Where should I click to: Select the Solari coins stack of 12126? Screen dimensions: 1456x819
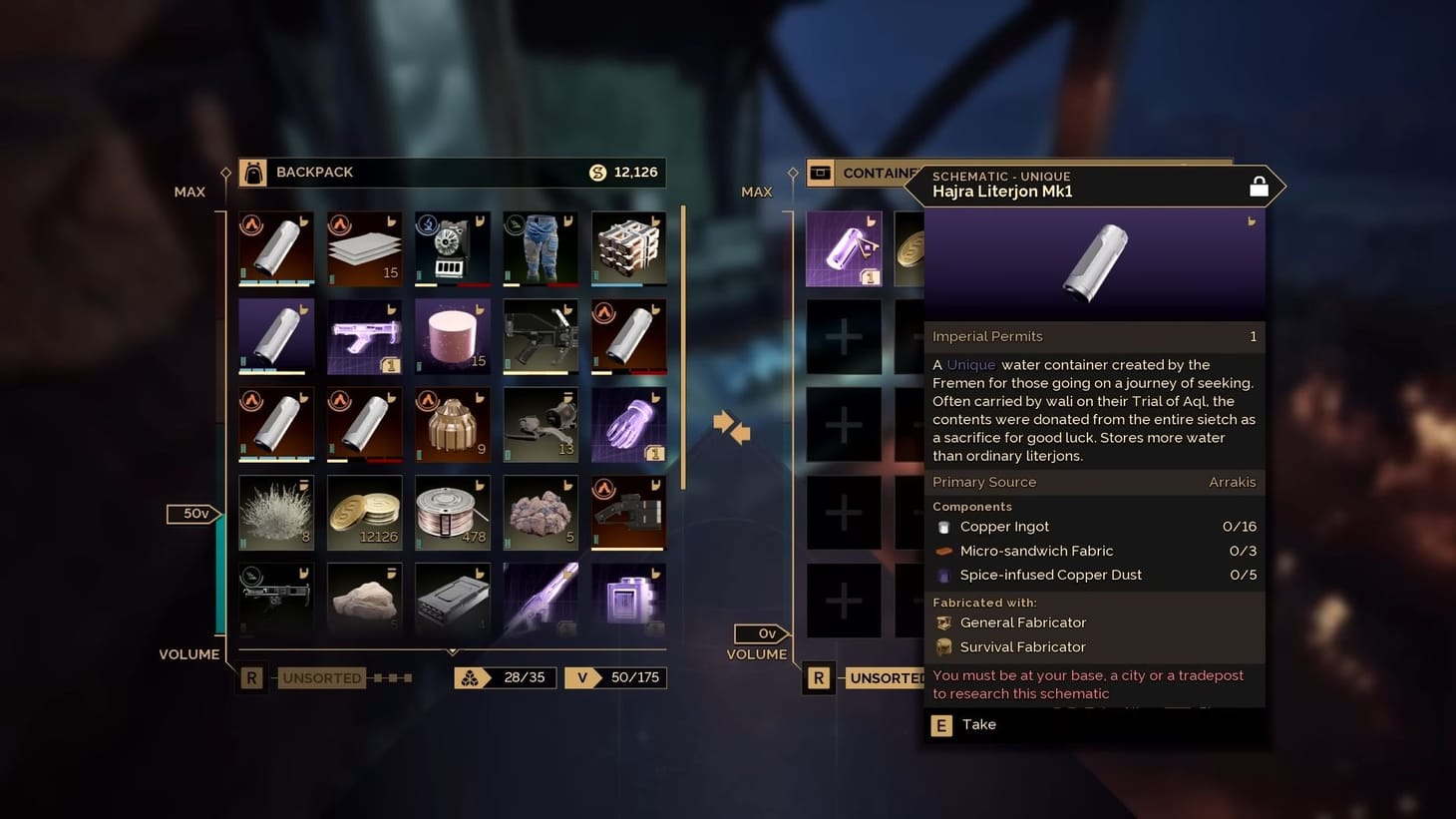pos(363,512)
